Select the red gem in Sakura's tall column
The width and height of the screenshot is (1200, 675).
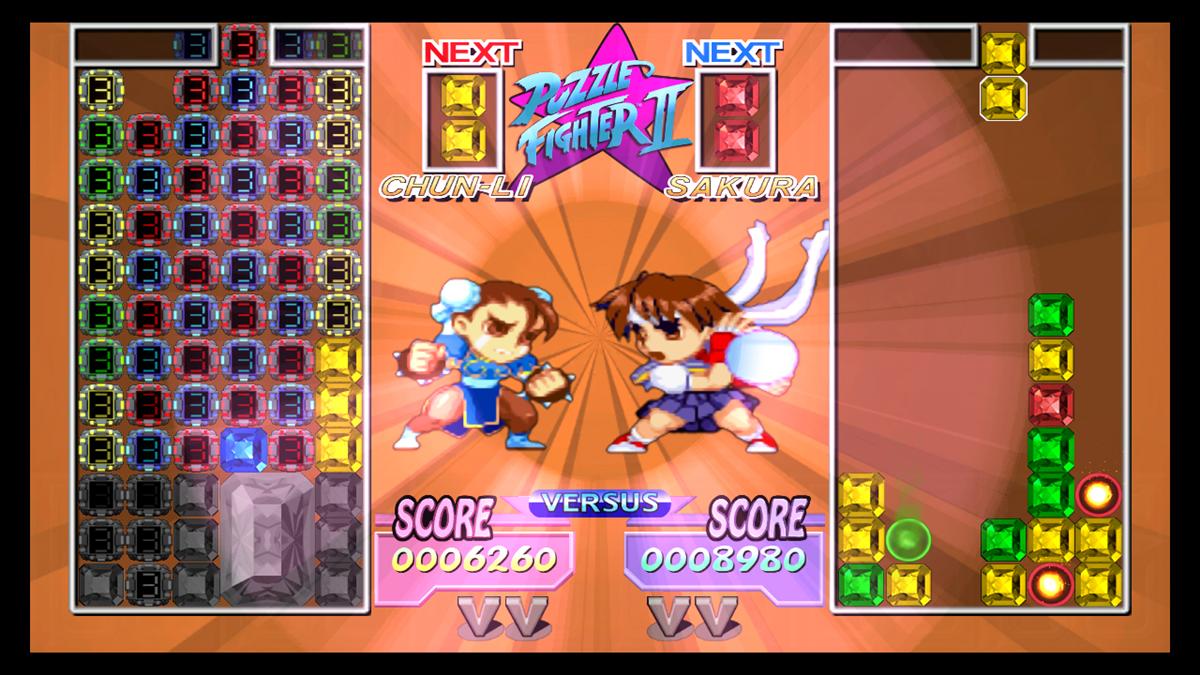pos(1050,405)
